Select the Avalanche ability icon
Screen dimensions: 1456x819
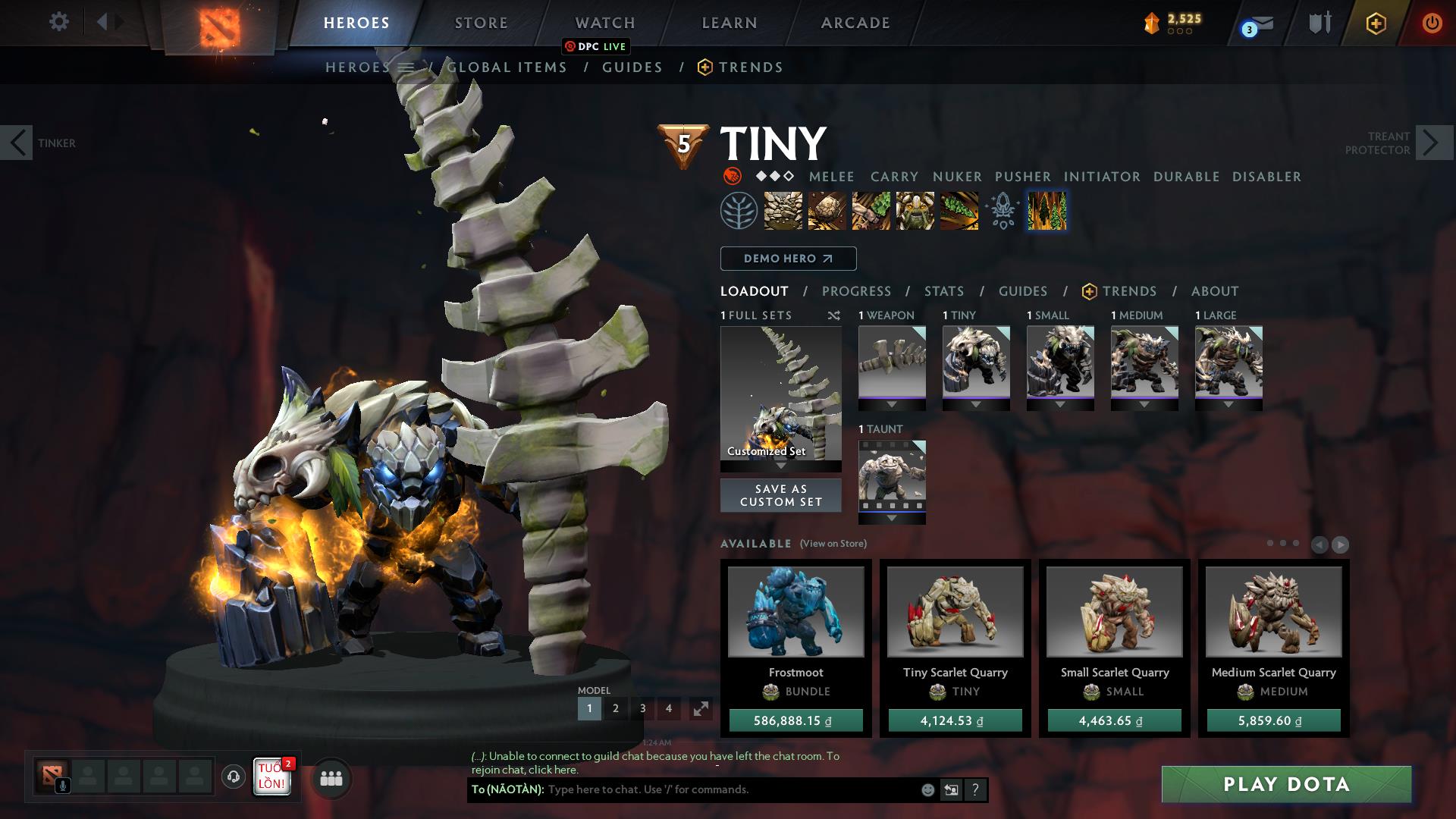pos(783,212)
